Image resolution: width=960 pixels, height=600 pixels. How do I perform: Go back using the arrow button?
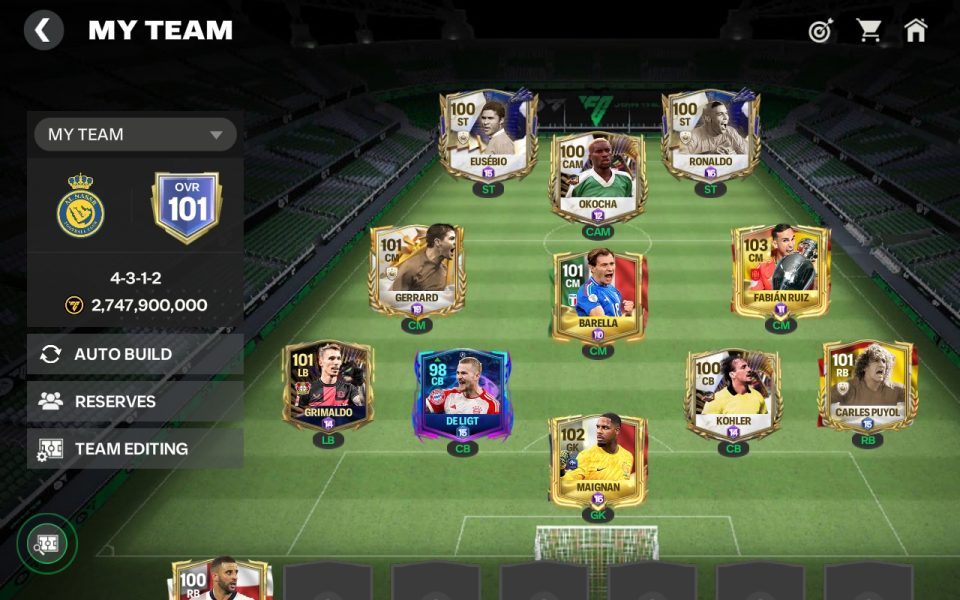coord(43,30)
